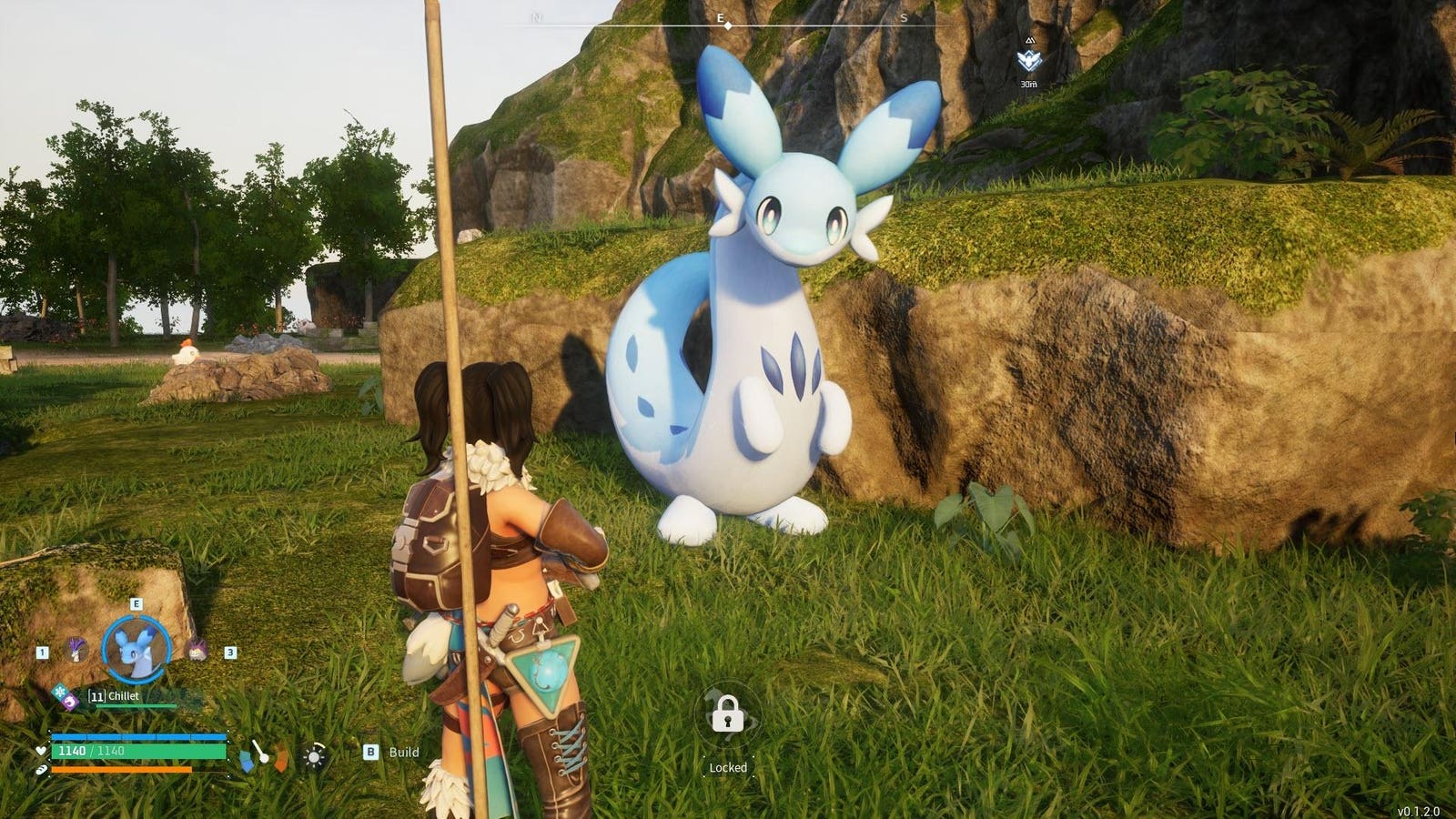This screenshot has width=1456, height=819.
Task: Select the E marker on the compass
Action: 720,18
